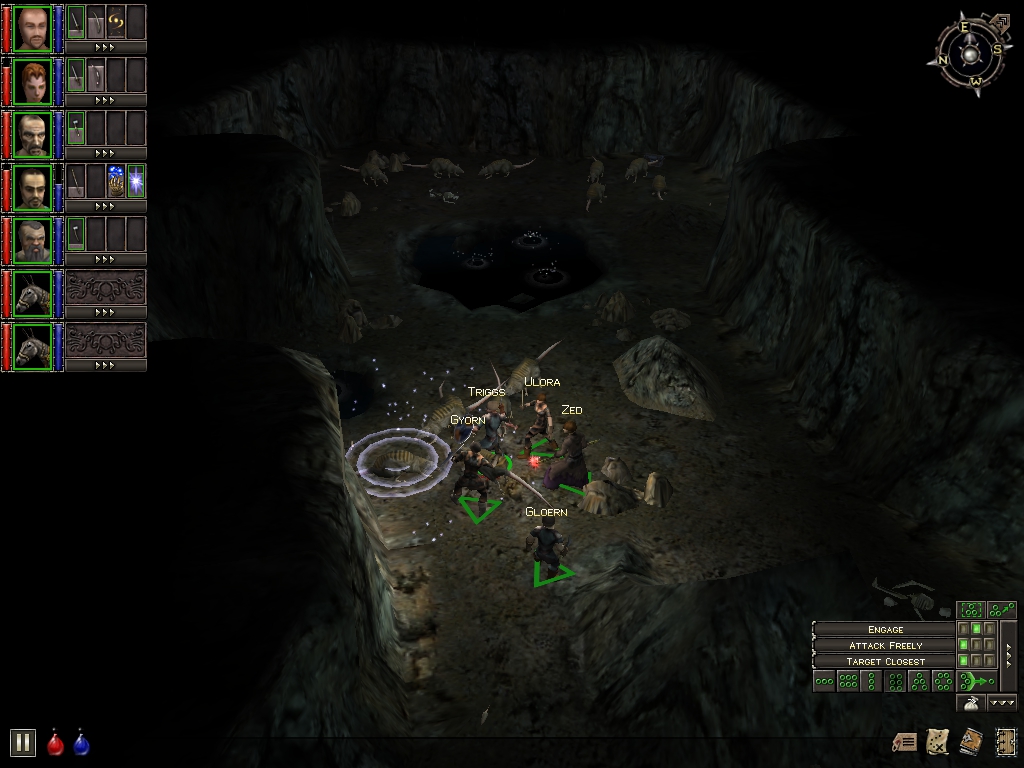Click the Attack Freely order label

coord(885,645)
